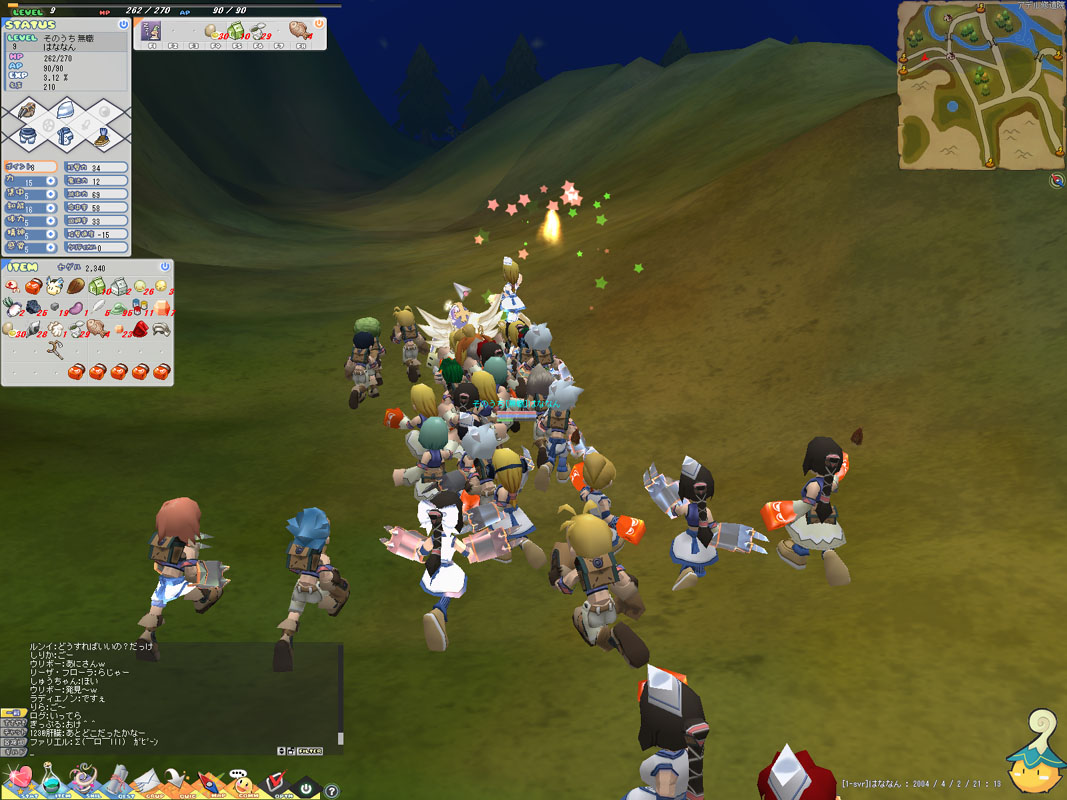Image resolution: width=1067 pixels, height=800 pixels.
Task: Close the ITEM inventory window
Action: [163, 268]
